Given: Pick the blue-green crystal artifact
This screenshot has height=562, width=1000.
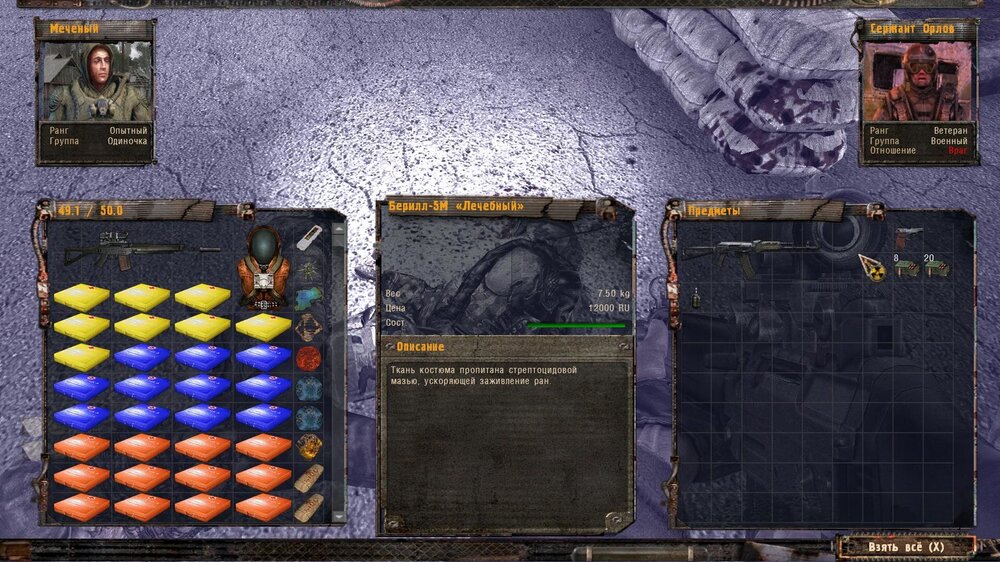Looking at the screenshot, I should pos(308,297).
